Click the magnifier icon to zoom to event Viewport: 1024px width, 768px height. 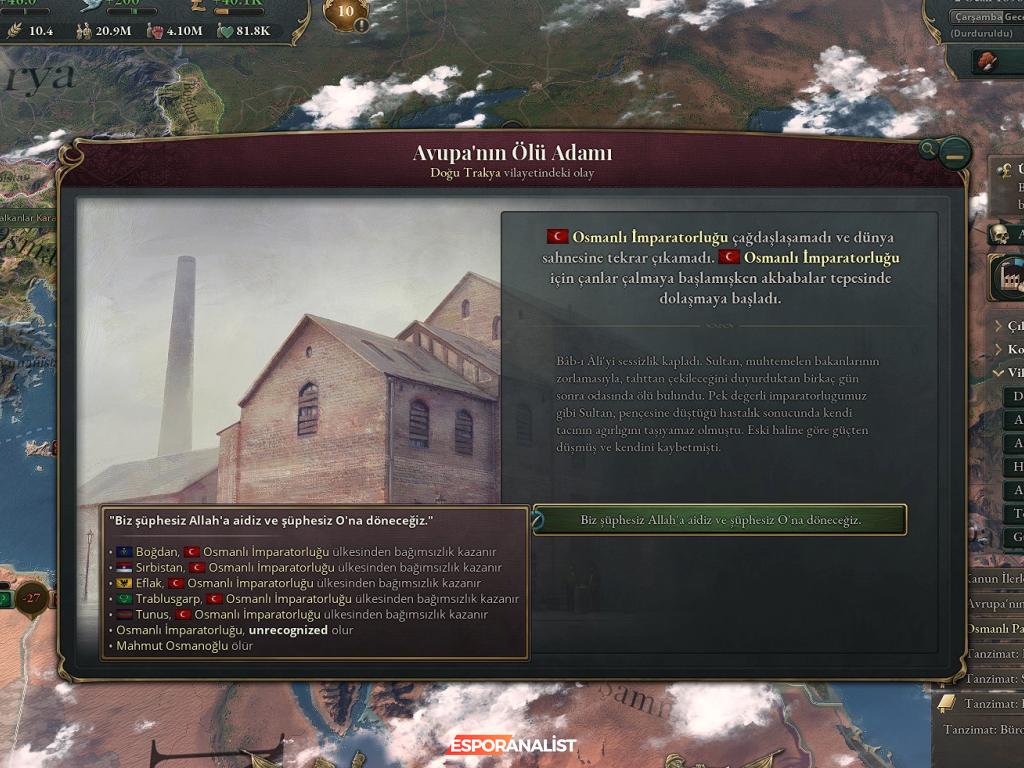[929, 150]
